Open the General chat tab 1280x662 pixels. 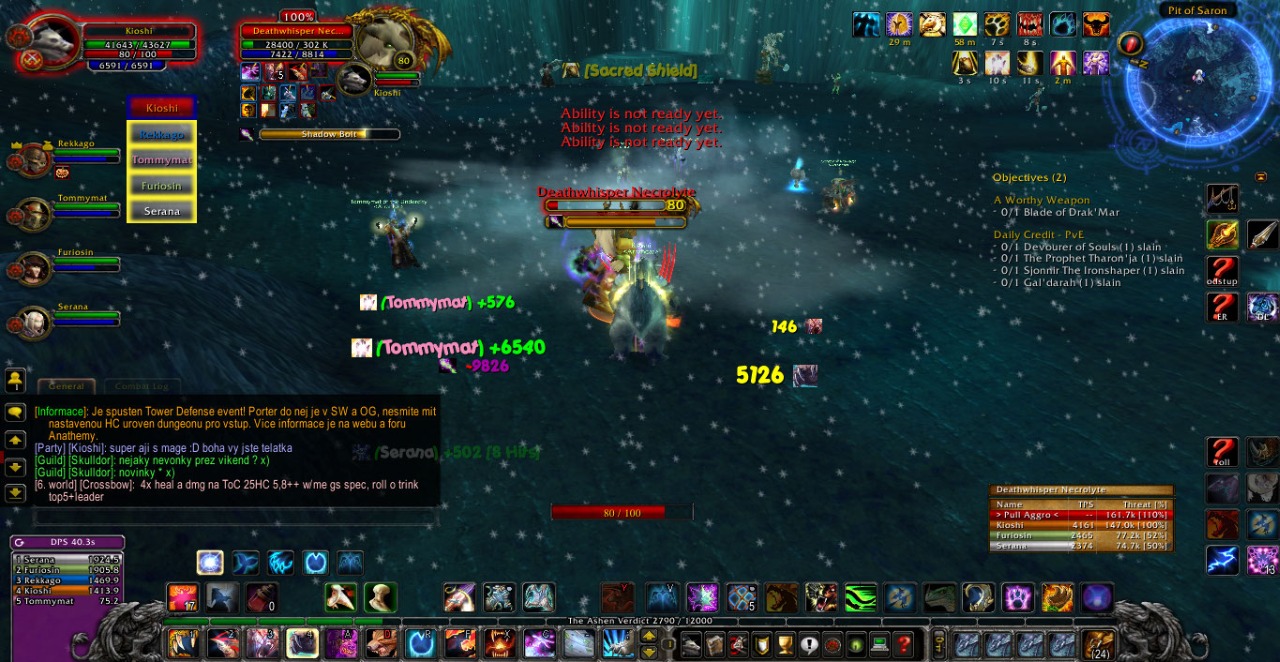(x=67, y=386)
